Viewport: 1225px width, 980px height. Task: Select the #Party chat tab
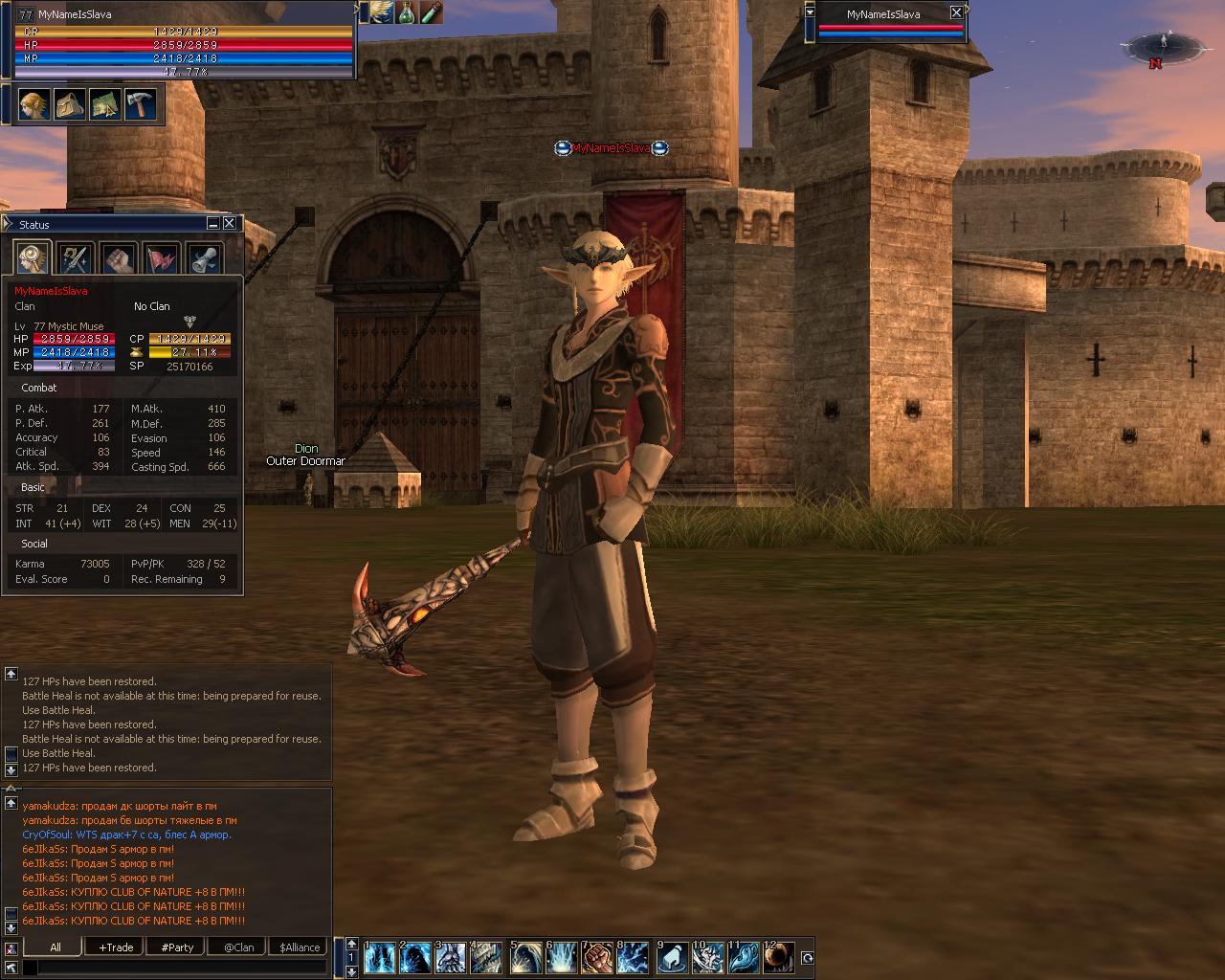point(177,947)
